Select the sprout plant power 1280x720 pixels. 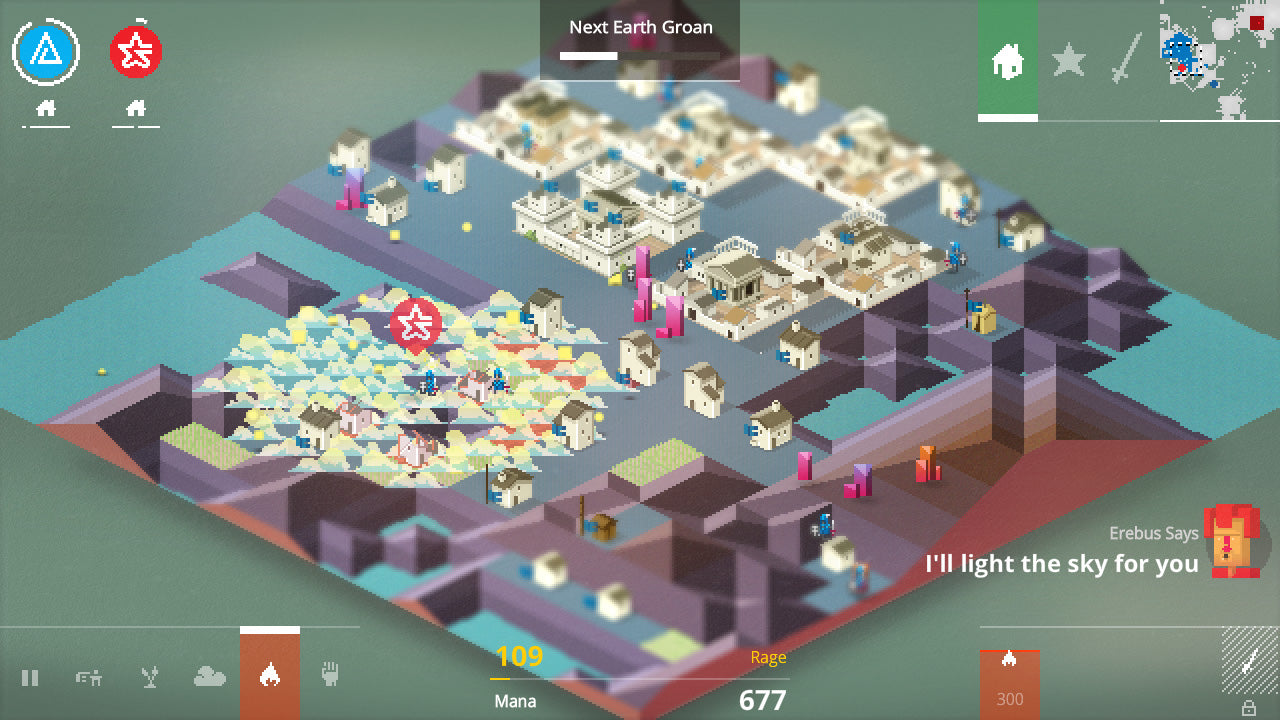click(x=148, y=676)
